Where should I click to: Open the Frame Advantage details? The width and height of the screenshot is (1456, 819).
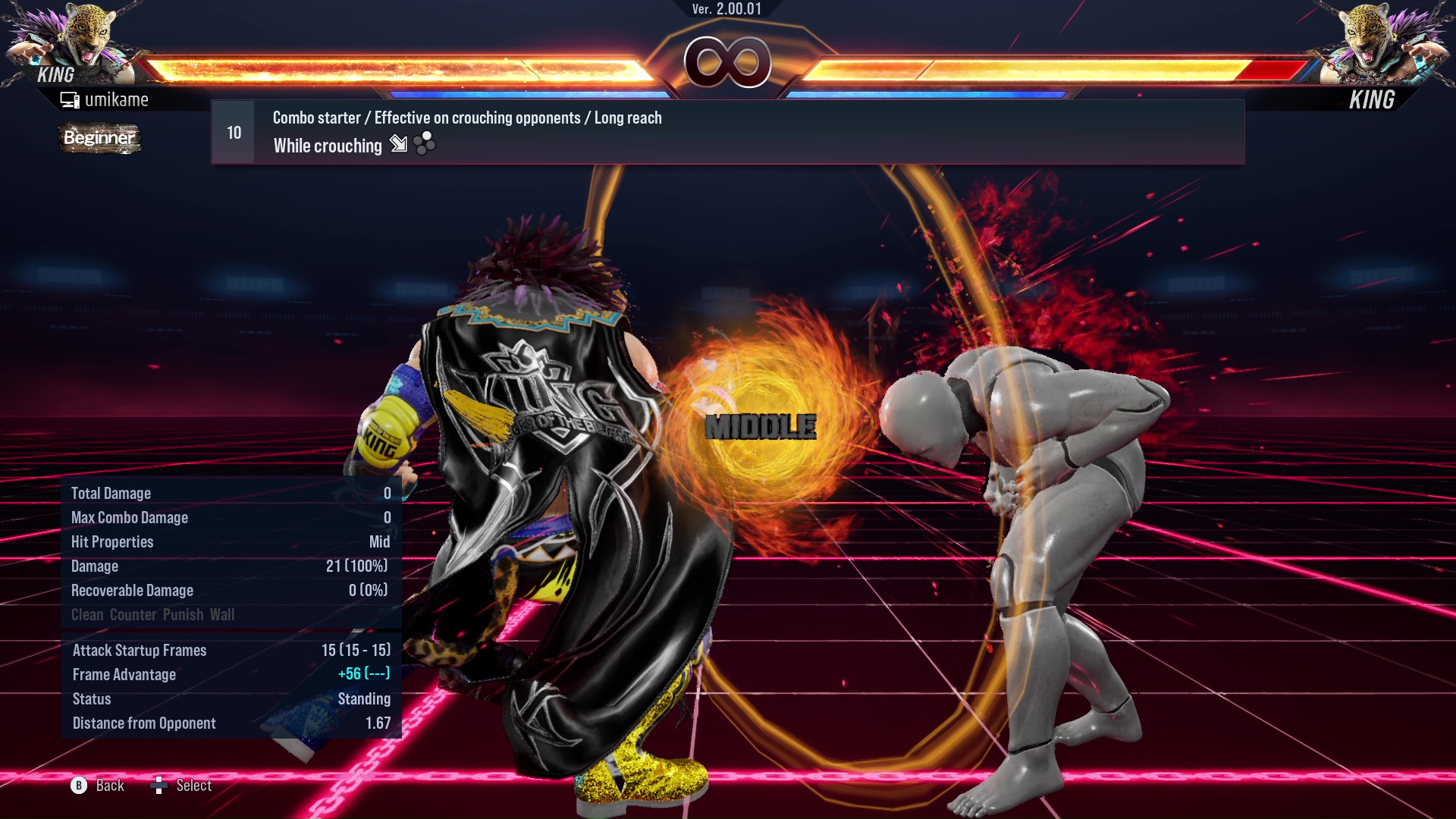pyautogui.click(x=124, y=674)
